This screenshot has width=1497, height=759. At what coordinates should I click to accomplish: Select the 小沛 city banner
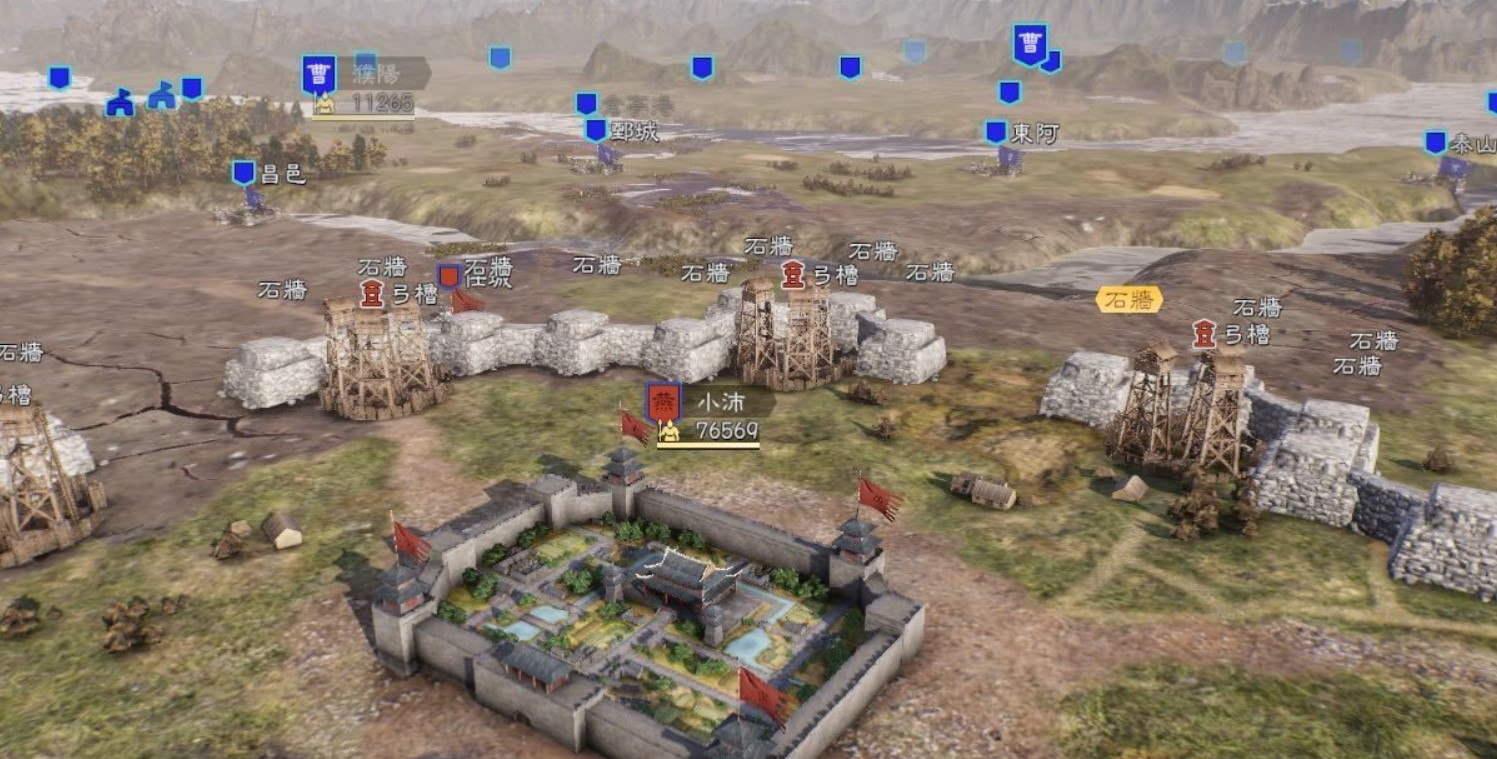pyautogui.click(x=662, y=403)
